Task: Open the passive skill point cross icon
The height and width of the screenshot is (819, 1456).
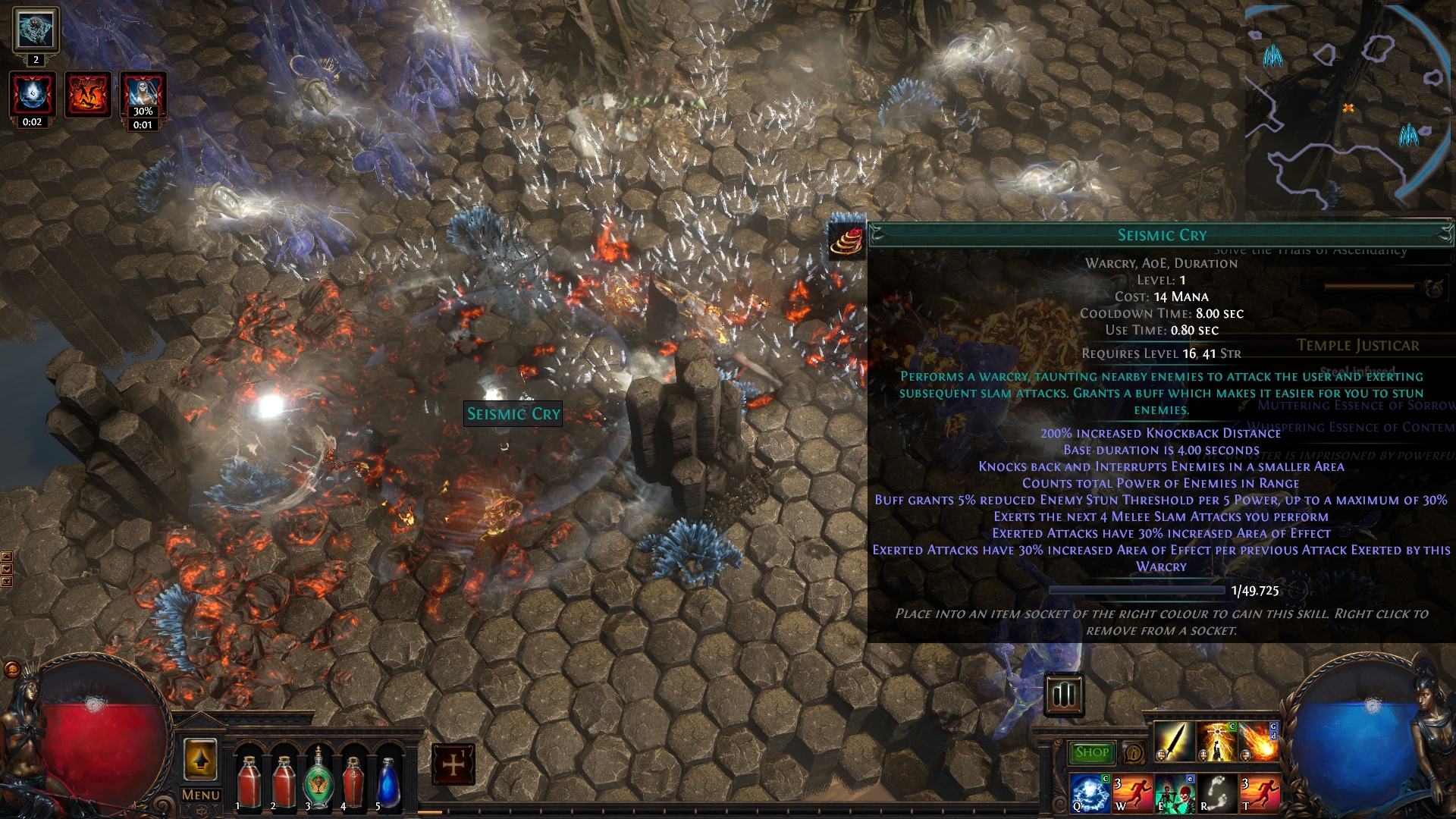Action: click(x=453, y=764)
